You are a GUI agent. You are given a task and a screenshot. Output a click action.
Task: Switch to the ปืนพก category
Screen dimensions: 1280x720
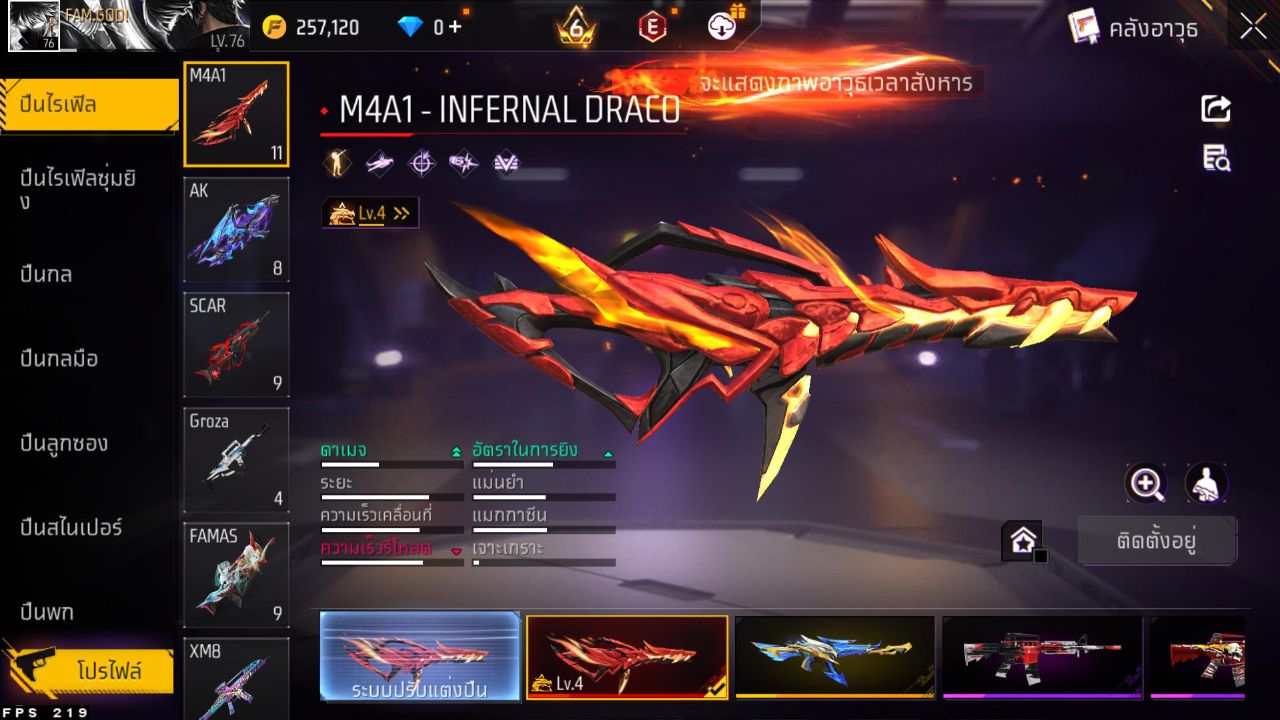[47, 611]
